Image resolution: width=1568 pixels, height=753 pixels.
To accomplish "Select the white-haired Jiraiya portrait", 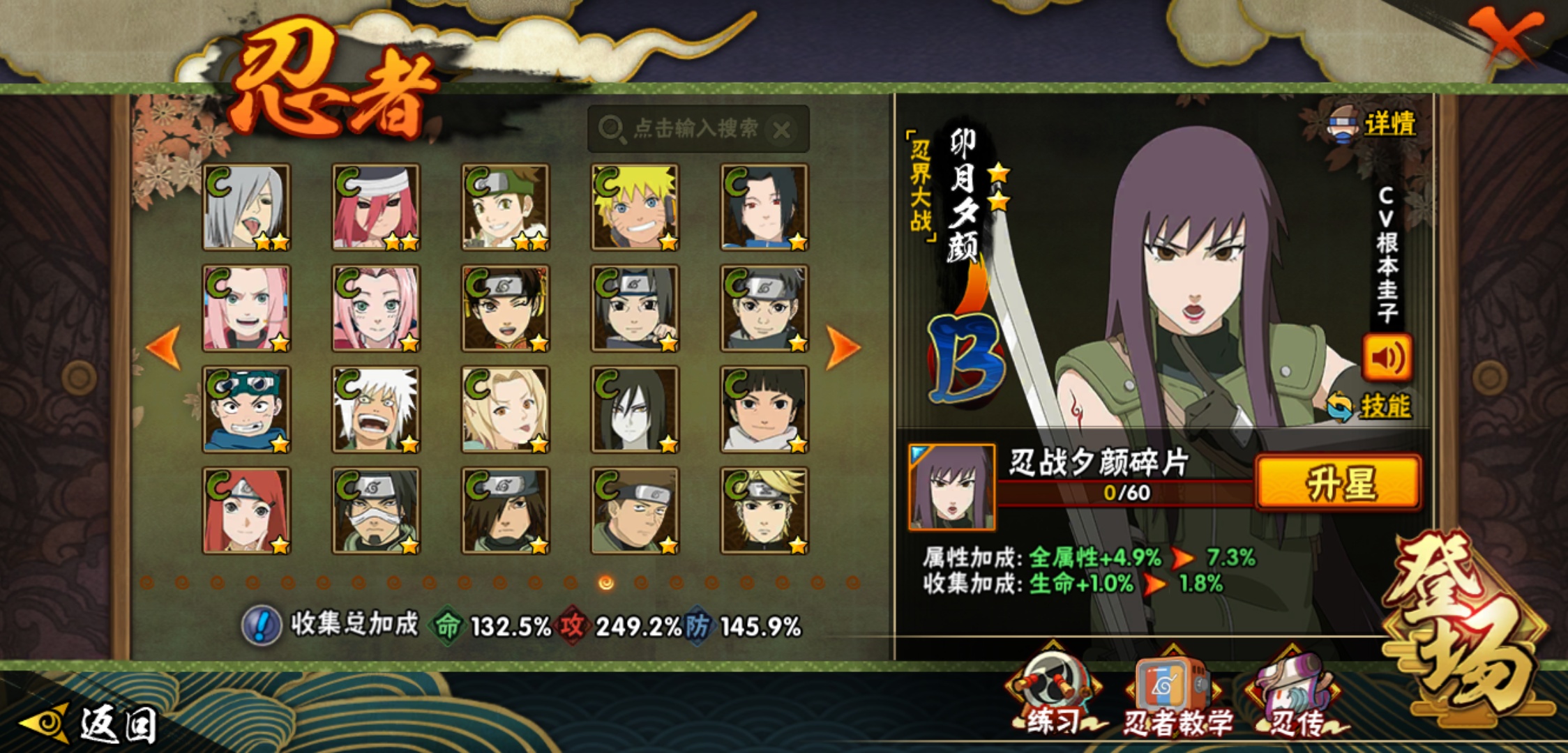I will coord(376,409).
